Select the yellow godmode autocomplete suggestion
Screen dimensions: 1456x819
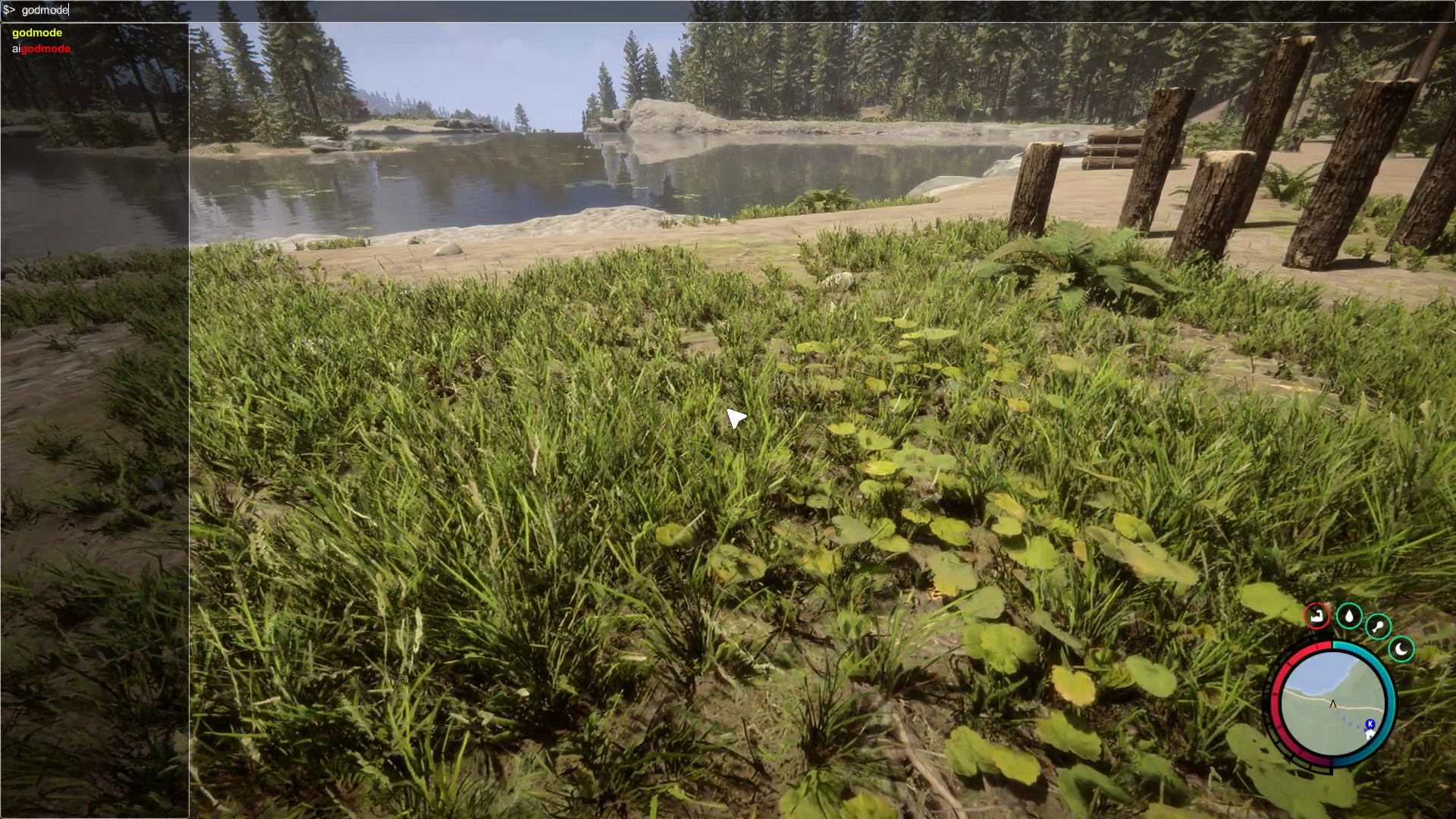click(x=36, y=33)
